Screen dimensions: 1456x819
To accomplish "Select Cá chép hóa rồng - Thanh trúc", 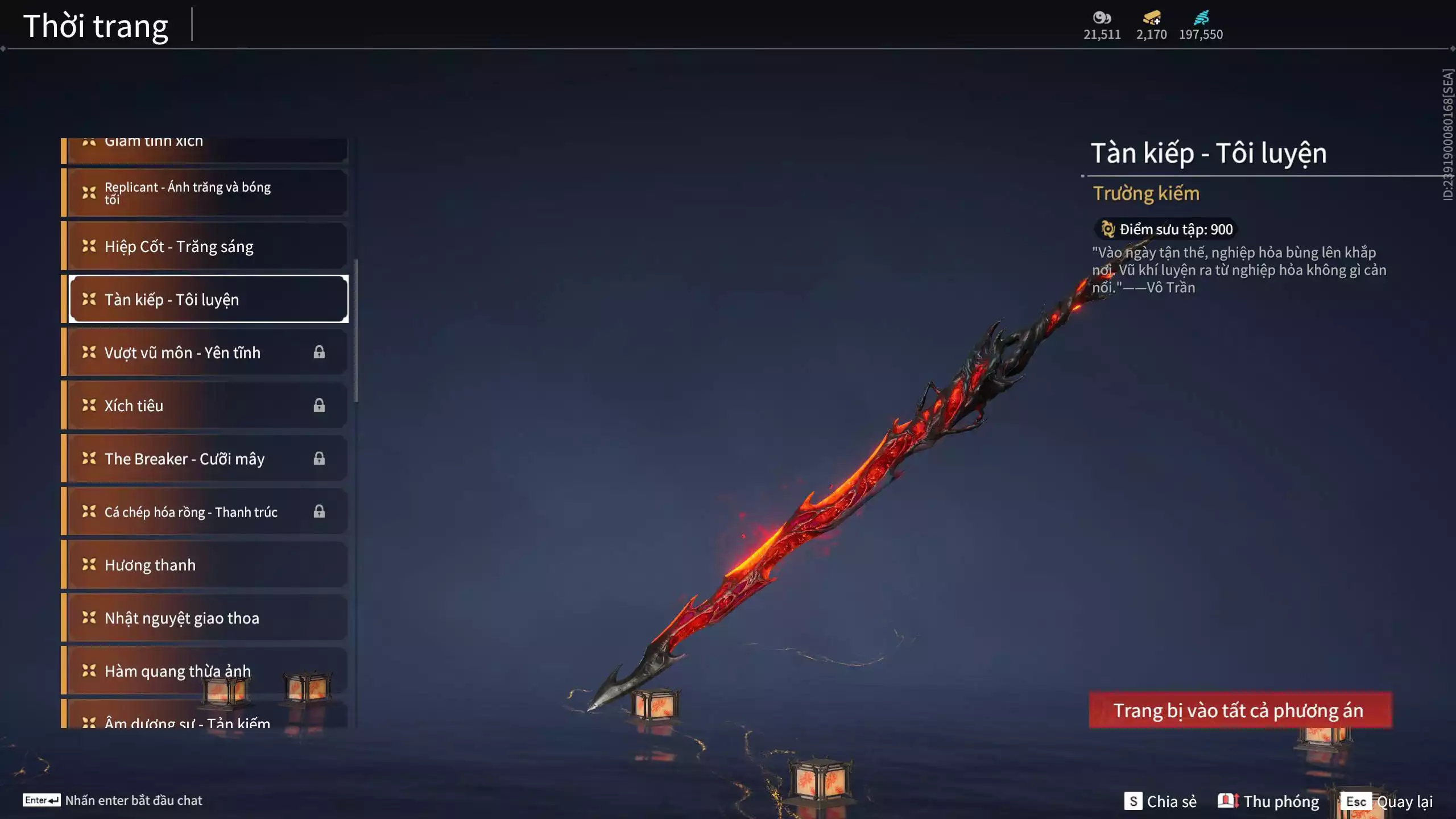I will coord(205,512).
